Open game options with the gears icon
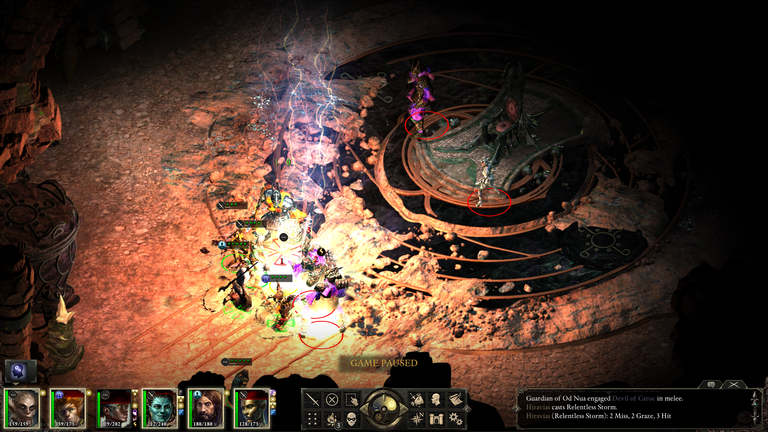Image resolution: width=768 pixels, height=432 pixels. [457, 418]
